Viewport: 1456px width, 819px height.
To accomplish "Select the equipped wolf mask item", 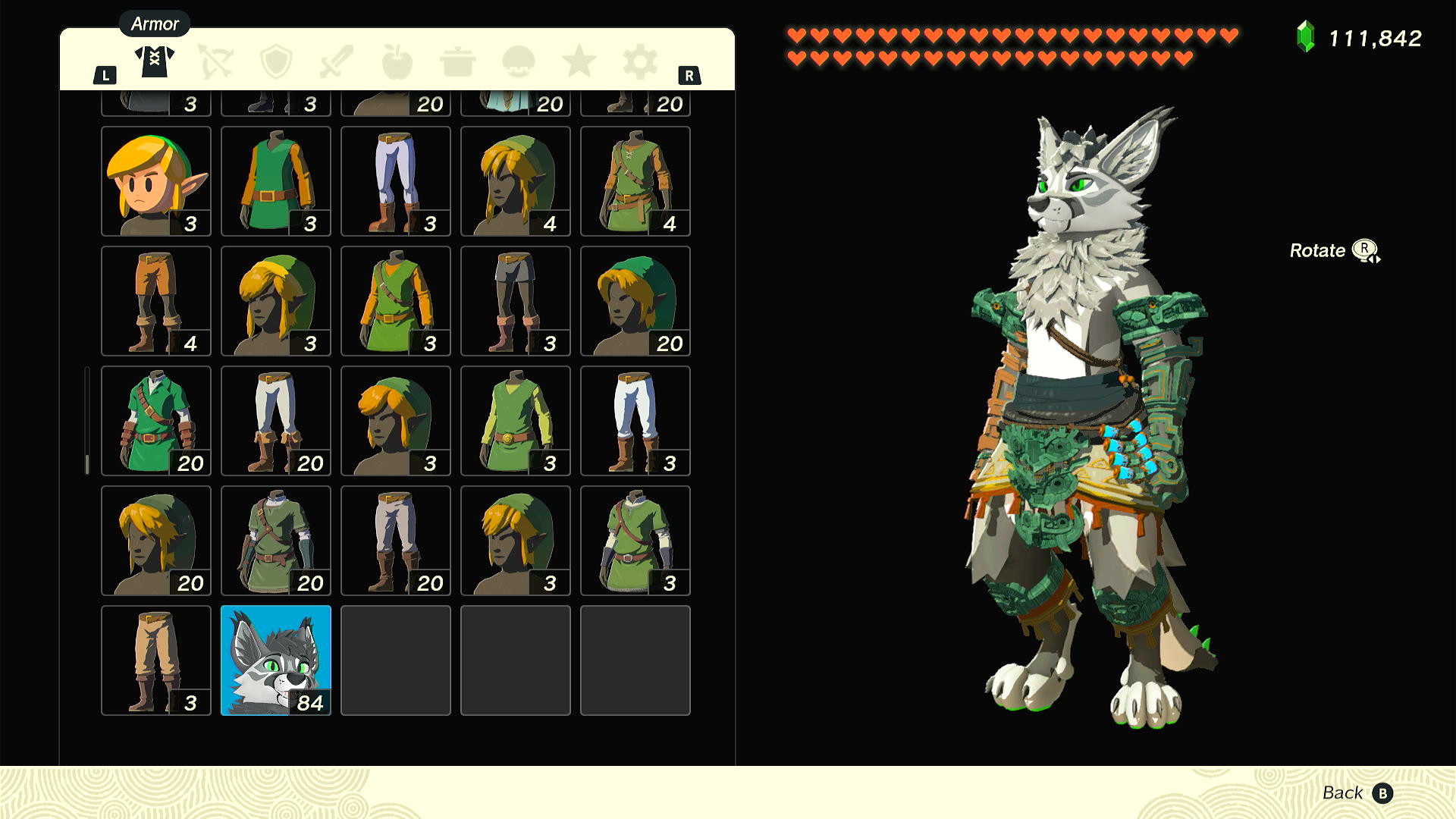I will click(275, 660).
